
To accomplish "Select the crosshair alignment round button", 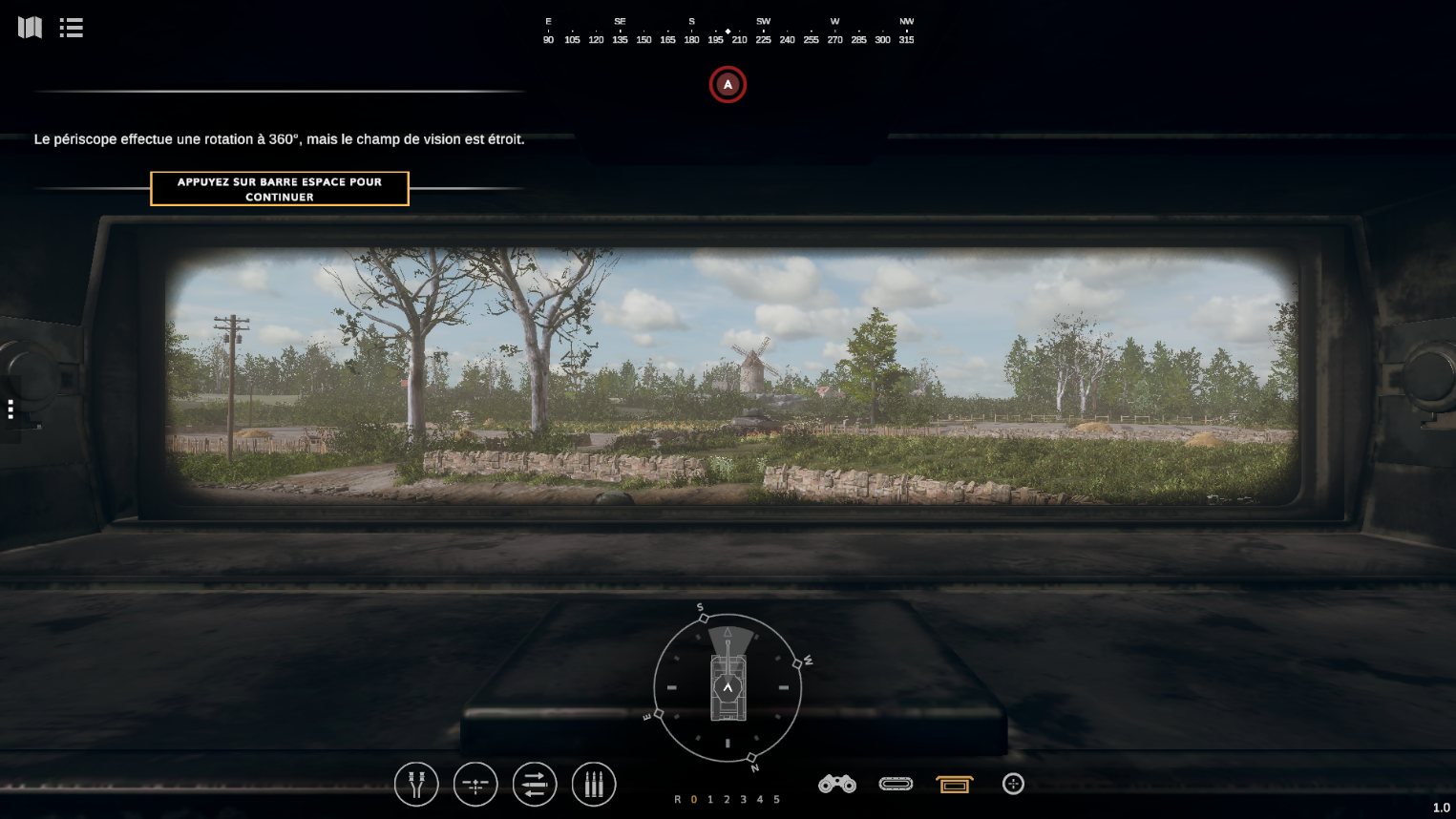I will [475, 785].
